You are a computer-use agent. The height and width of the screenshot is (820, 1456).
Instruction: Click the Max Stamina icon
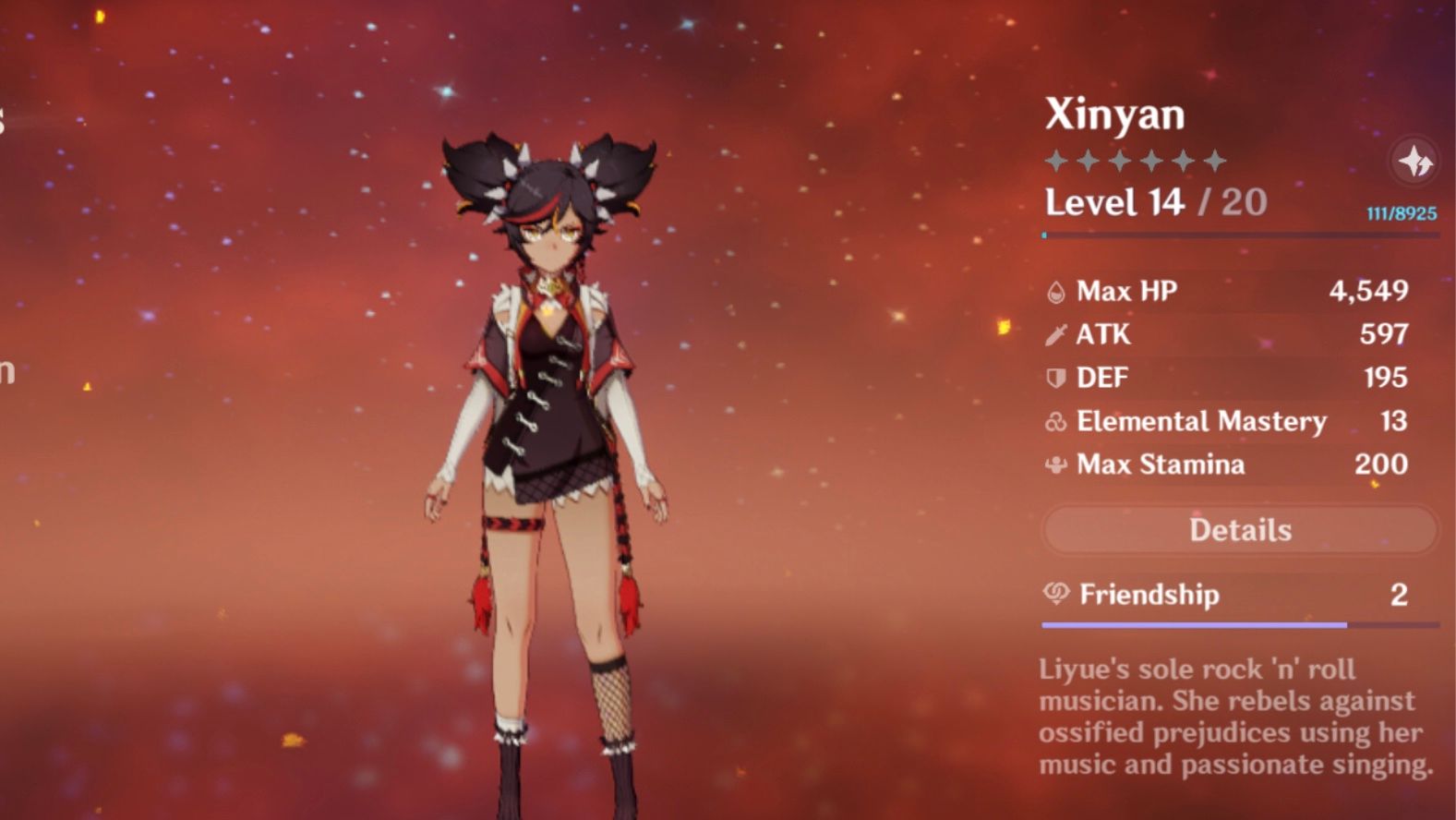pyautogui.click(x=1055, y=464)
